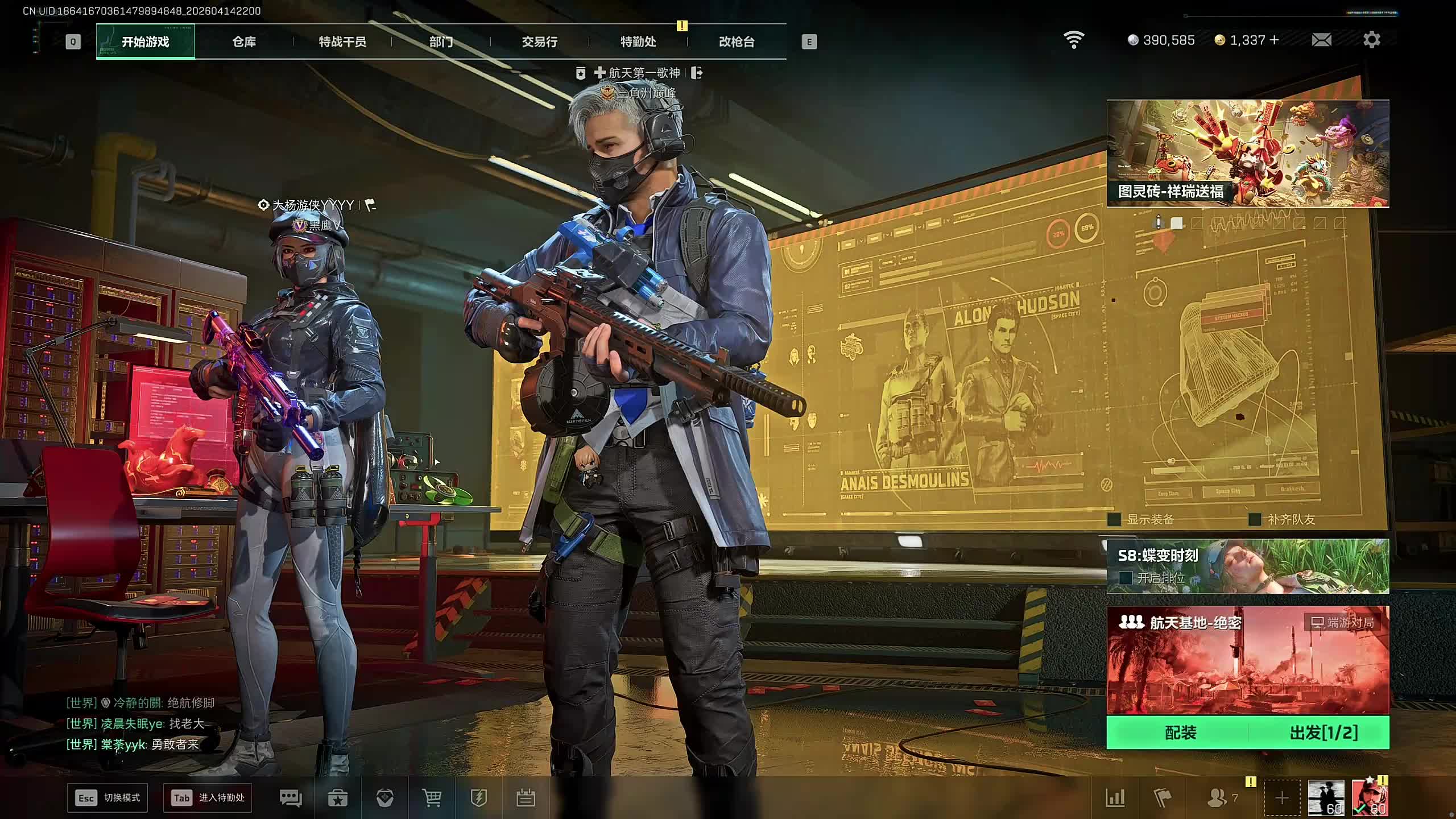The height and width of the screenshot is (819, 1456).
Task: Switch to the 仓库 tab
Action: pyautogui.click(x=244, y=42)
